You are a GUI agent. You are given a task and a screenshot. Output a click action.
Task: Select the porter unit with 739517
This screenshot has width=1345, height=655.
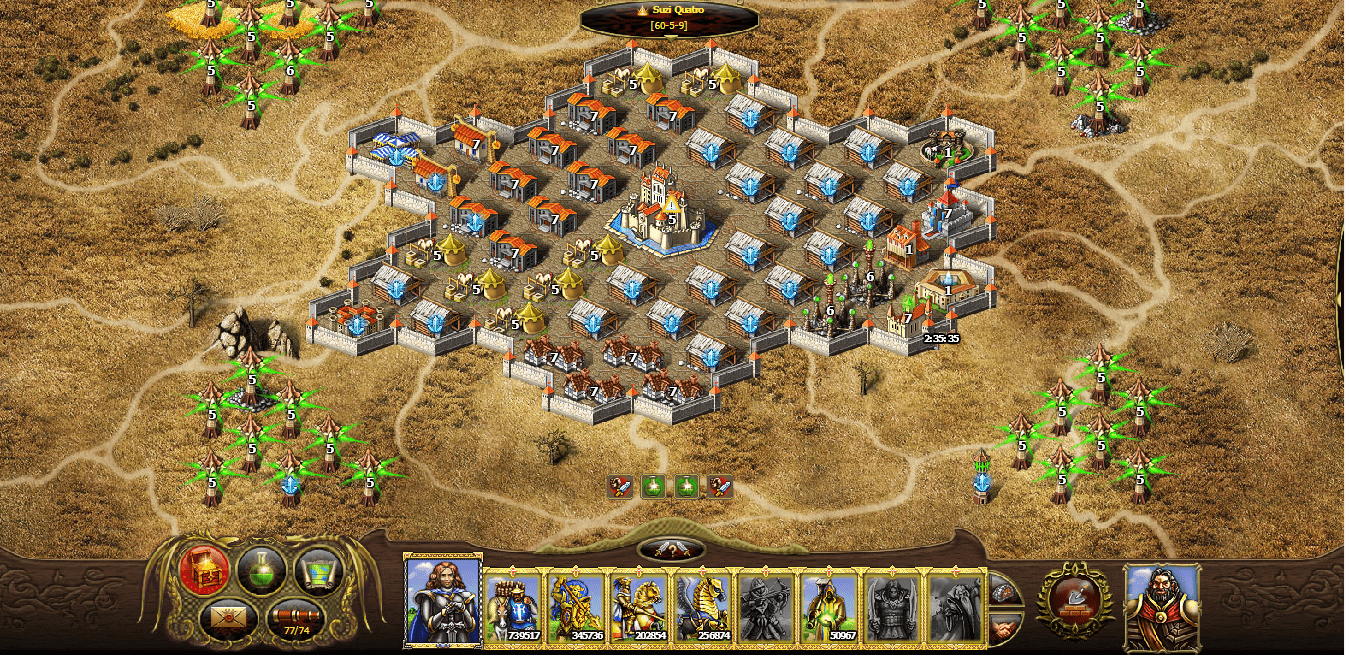514,607
